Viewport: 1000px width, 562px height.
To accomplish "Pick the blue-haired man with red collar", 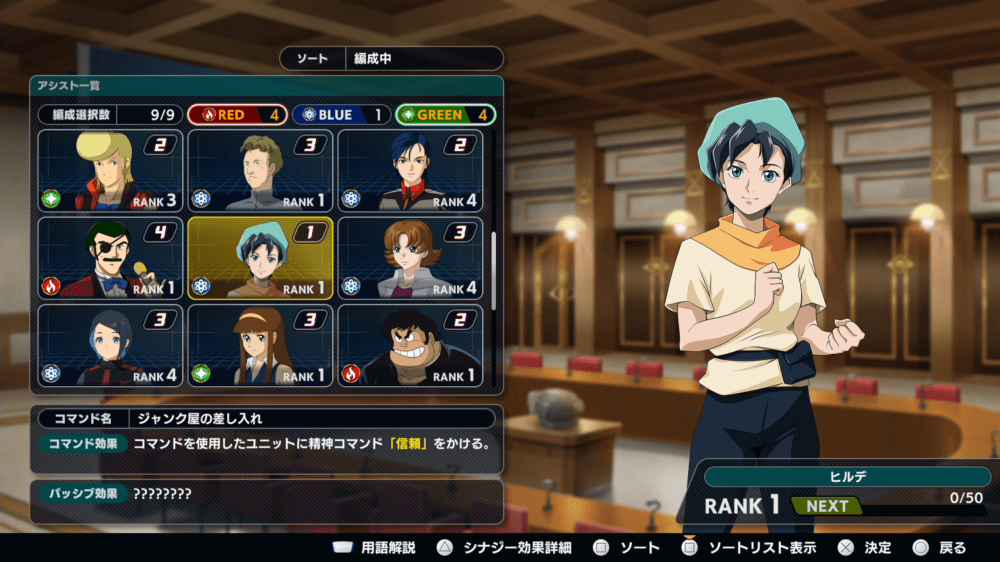I will tap(410, 171).
